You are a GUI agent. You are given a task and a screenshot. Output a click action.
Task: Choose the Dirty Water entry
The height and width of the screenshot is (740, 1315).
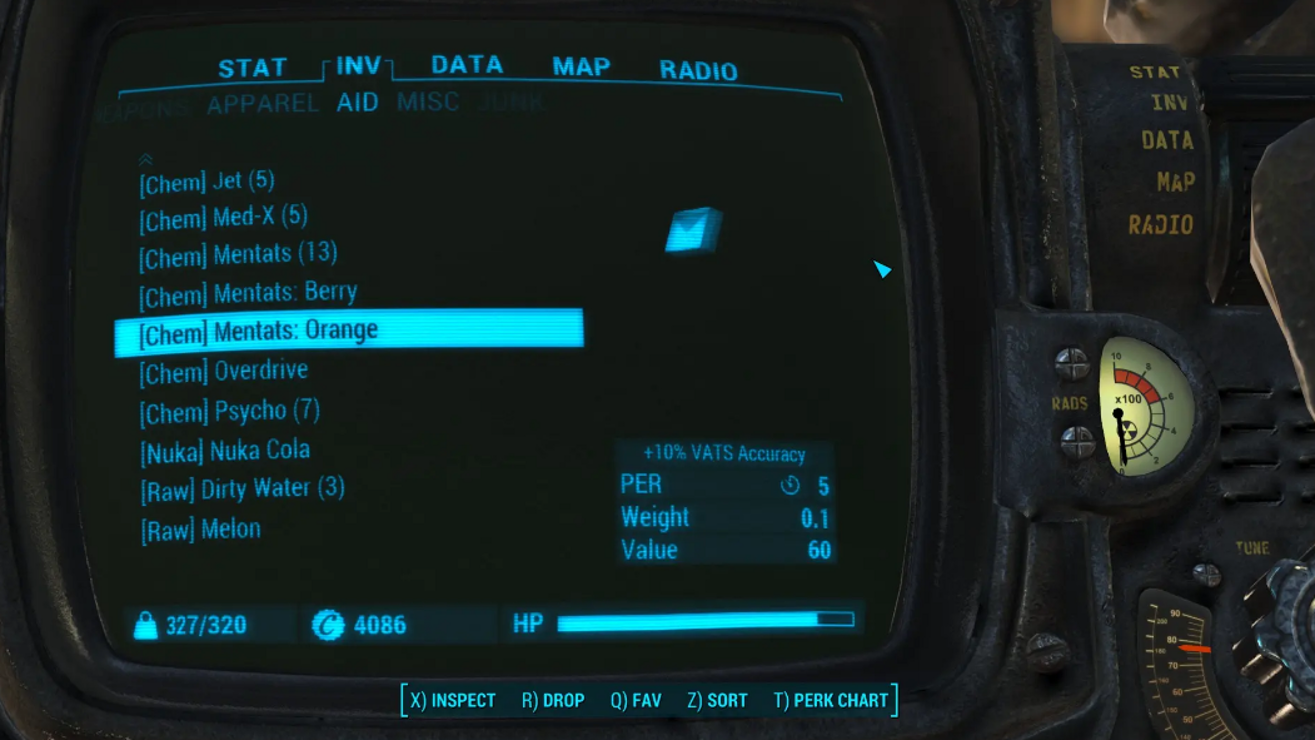coord(243,489)
